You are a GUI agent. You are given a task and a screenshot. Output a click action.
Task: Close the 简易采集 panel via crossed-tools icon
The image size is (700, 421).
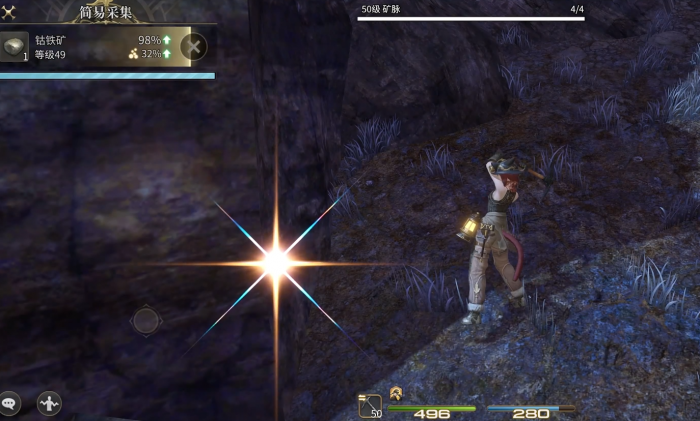(x=9, y=12)
